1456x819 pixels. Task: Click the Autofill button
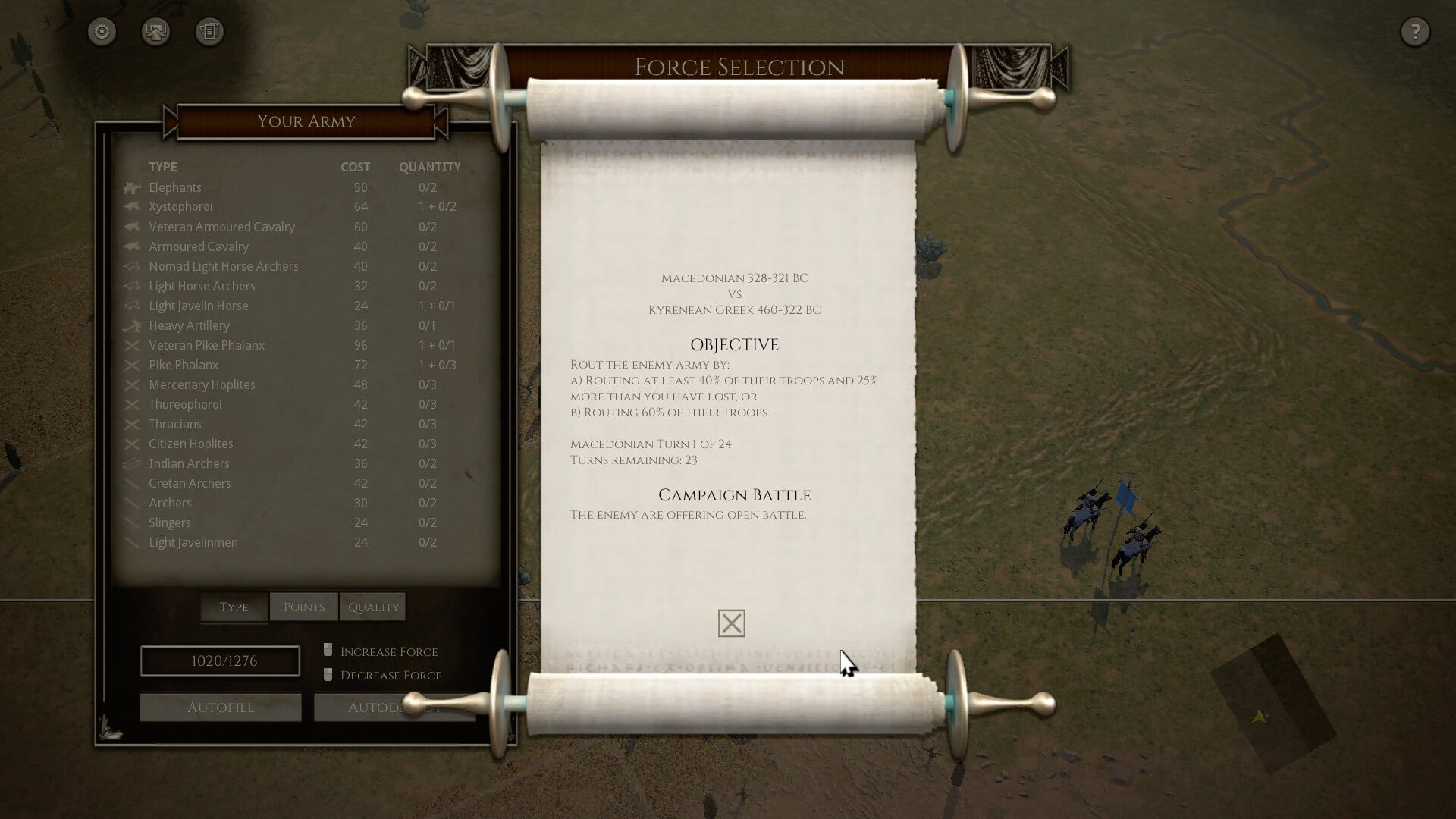pyautogui.click(x=221, y=708)
